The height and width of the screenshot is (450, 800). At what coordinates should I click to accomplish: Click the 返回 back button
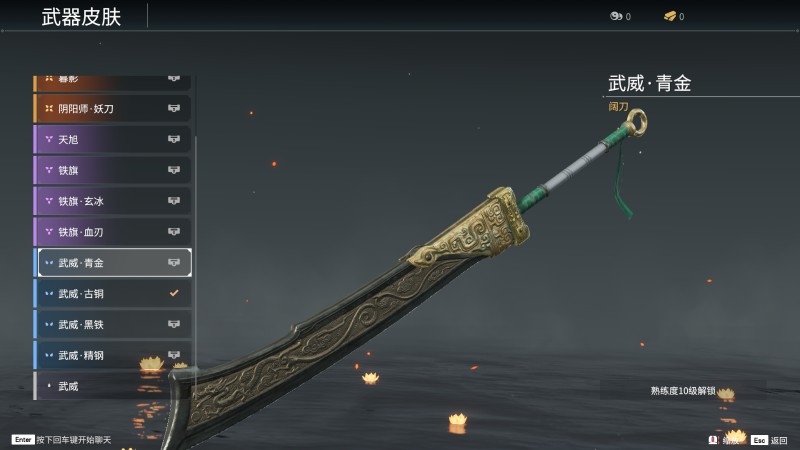(770, 440)
